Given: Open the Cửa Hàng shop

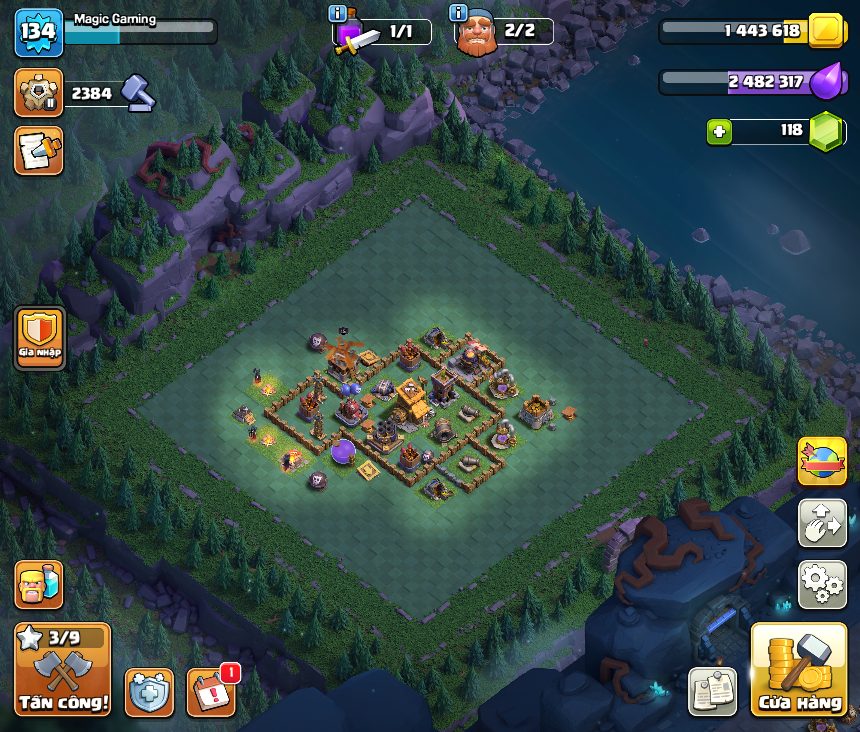Looking at the screenshot, I should (x=798, y=669).
